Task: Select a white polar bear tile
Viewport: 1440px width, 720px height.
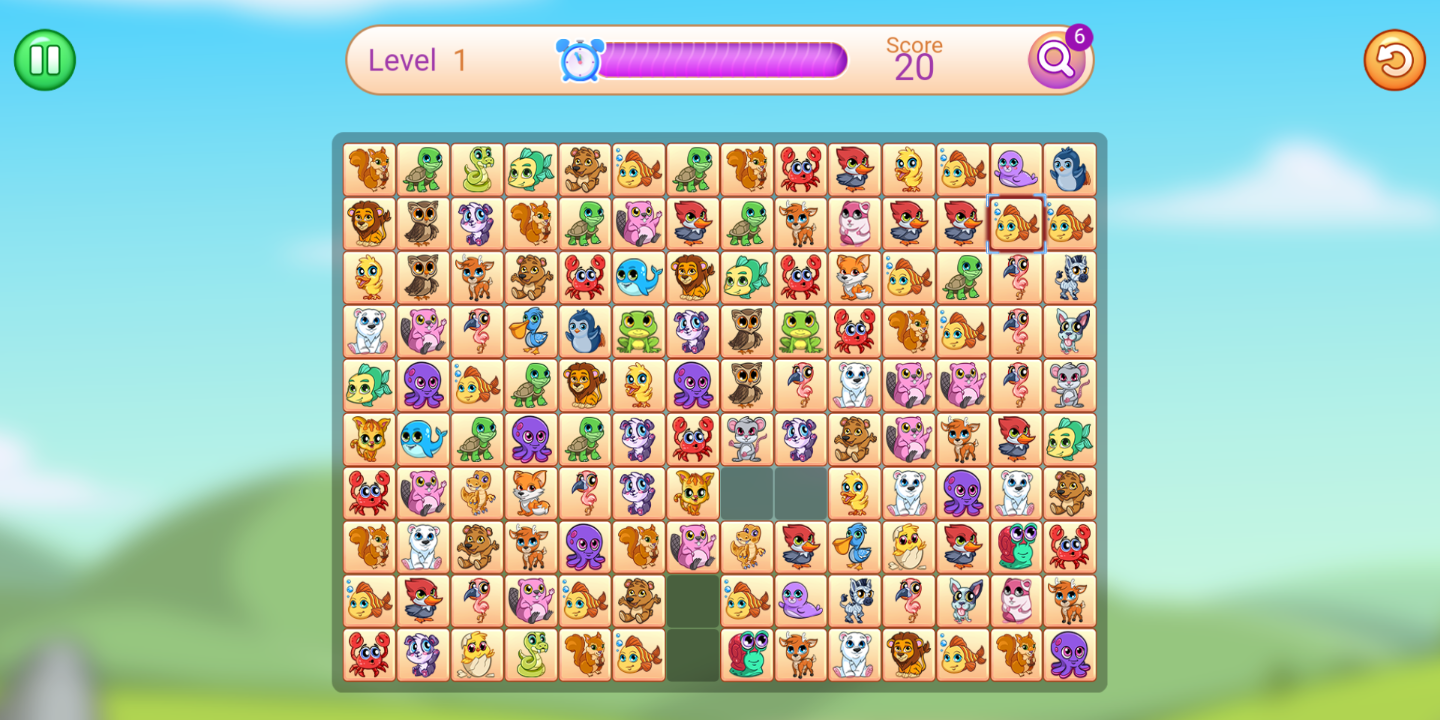Action: pyautogui.click(x=369, y=331)
